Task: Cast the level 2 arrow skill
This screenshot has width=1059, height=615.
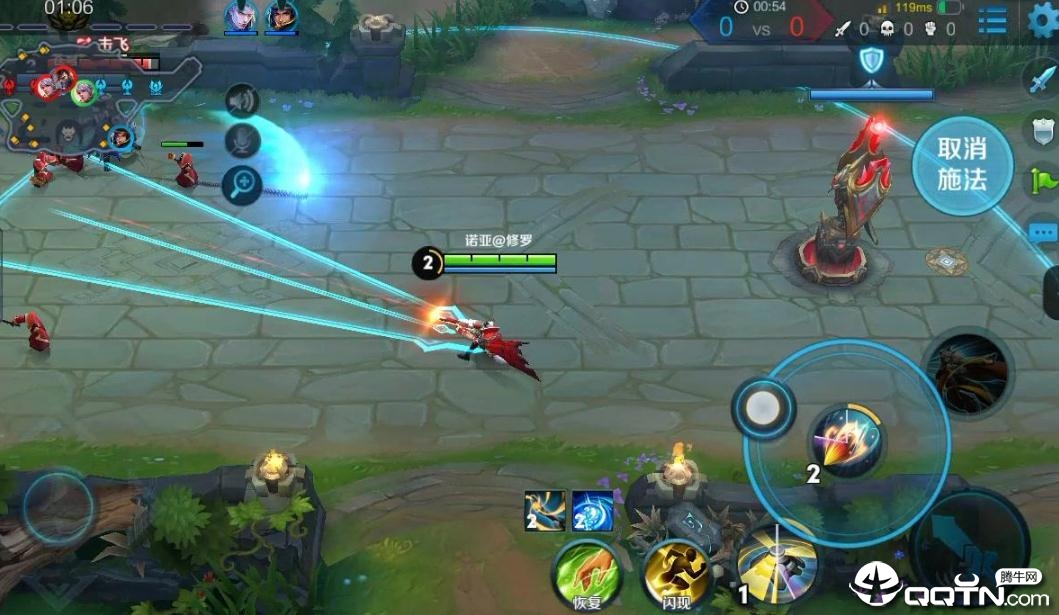Action: [x=846, y=442]
